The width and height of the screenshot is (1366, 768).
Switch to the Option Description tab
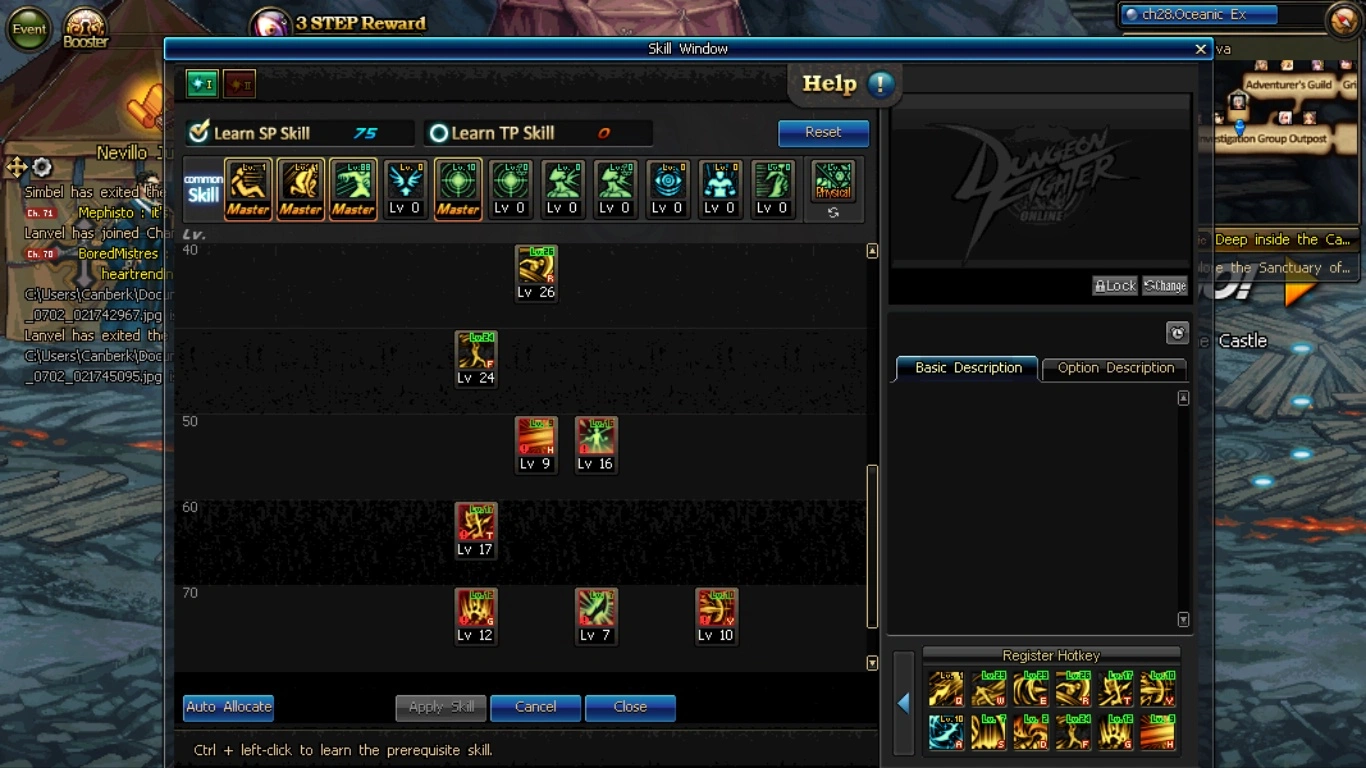click(1115, 368)
